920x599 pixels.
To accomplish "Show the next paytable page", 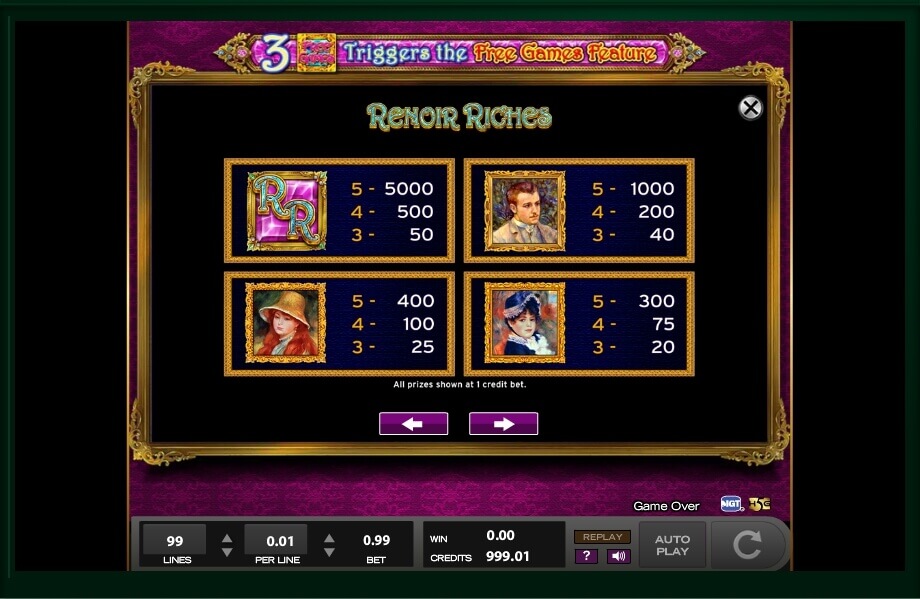I will tap(503, 424).
